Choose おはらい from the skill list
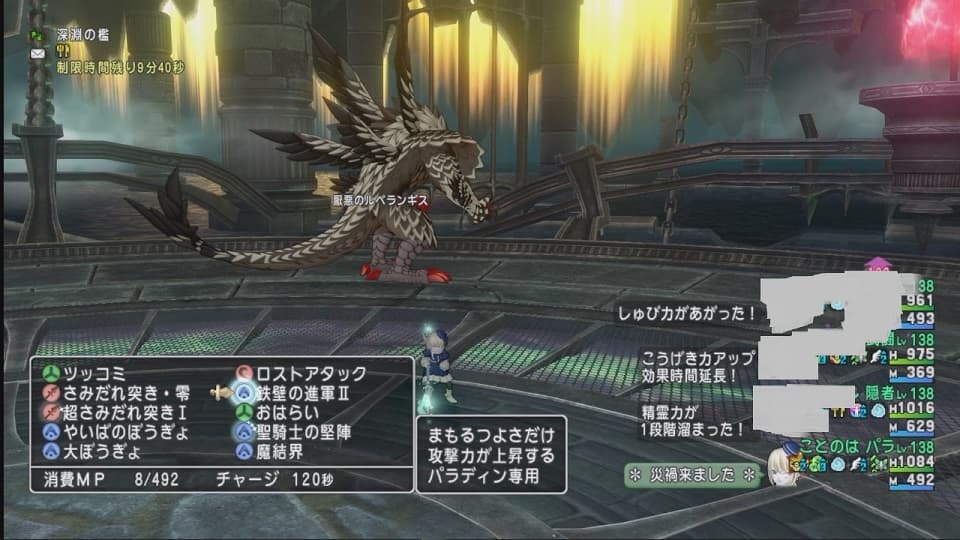Screen dimensions: 960x540 tap(290, 412)
